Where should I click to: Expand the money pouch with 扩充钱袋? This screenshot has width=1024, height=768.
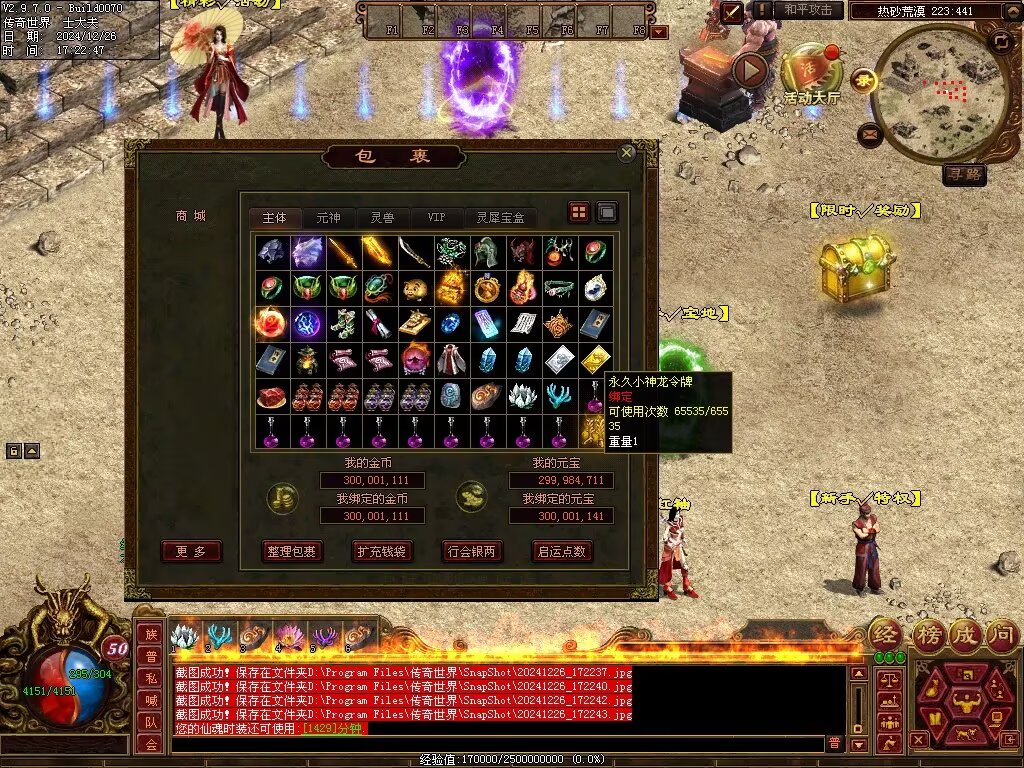click(381, 551)
